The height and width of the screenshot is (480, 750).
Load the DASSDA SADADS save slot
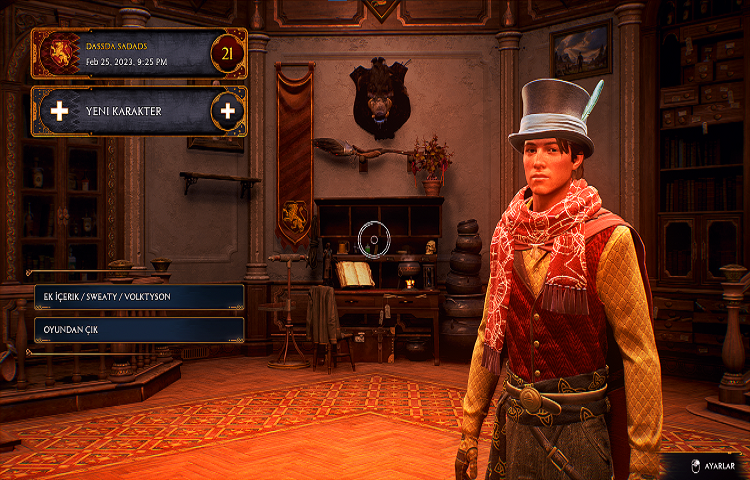tap(138, 53)
